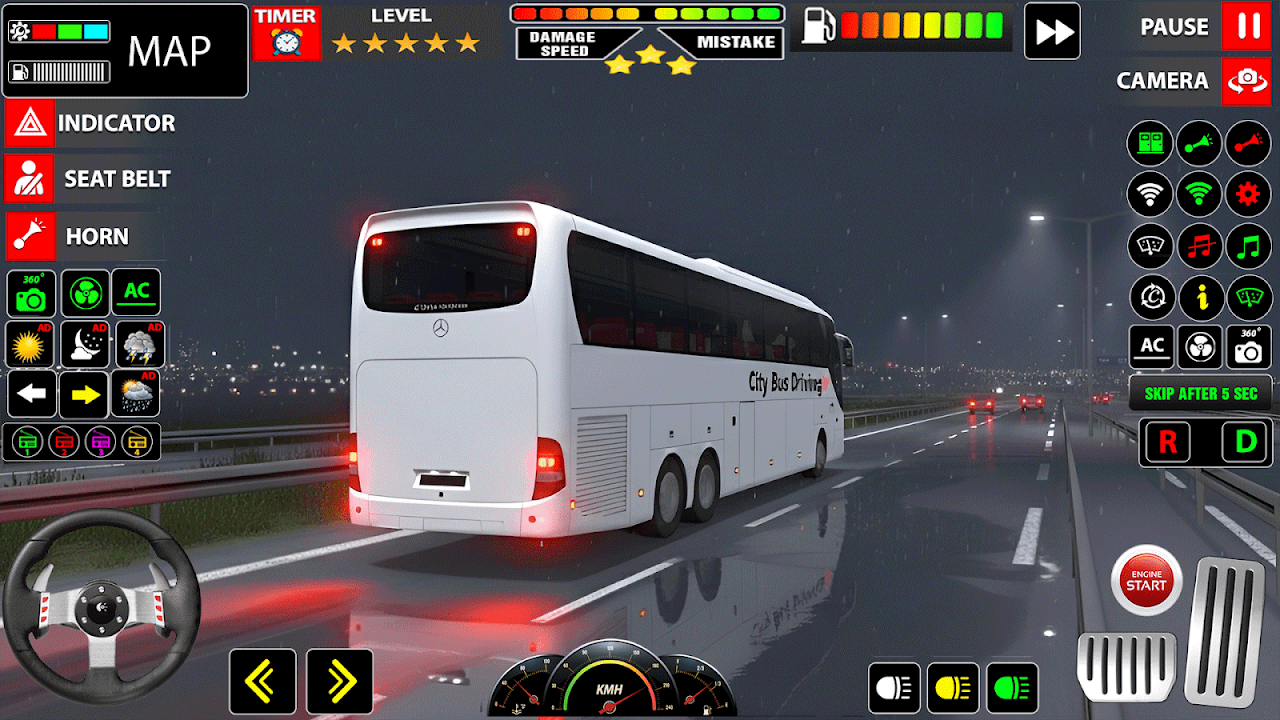
Task: Pause the game
Action: tap(1246, 27)
